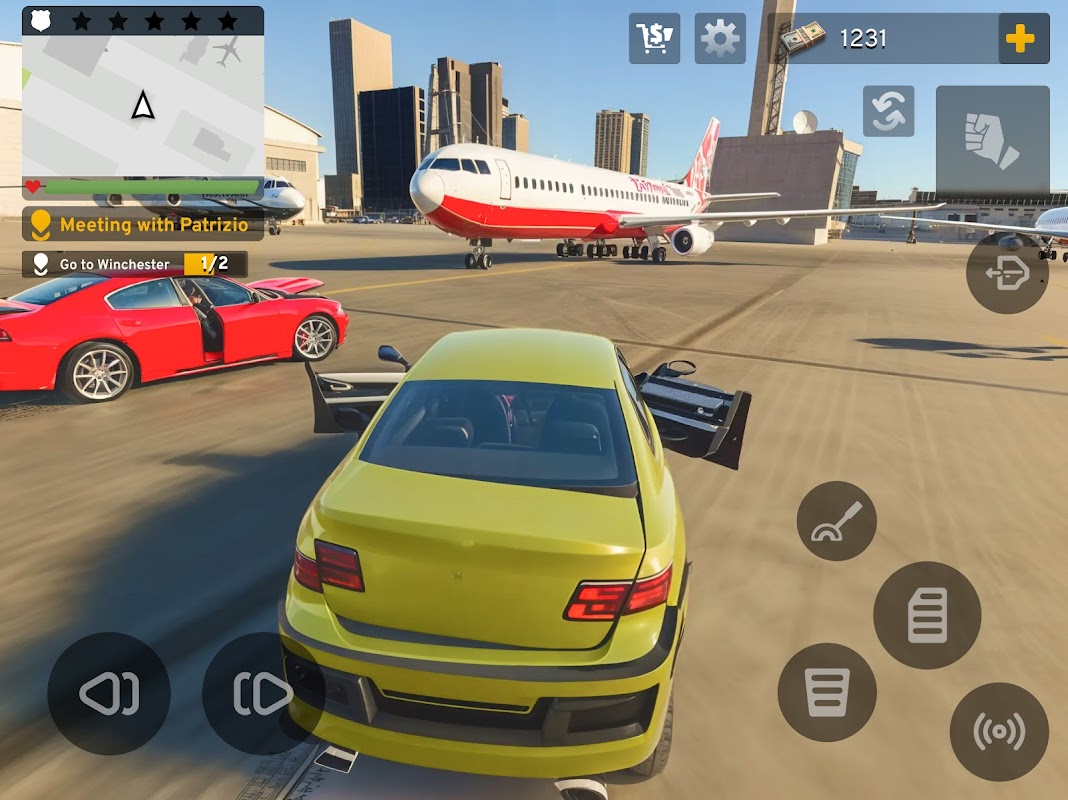Sound the car horn button
The width and height of the screenshot is (1068, 800).
click(x=999, y=732)
